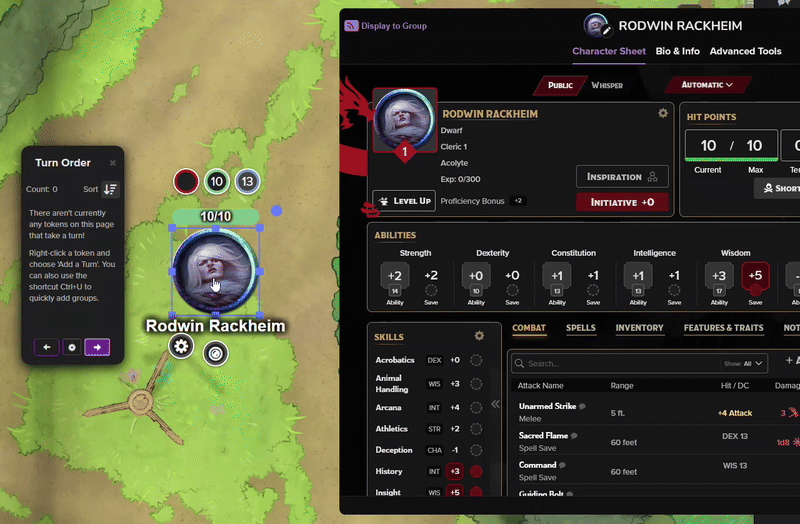Screen dimensions: 800x524
Task: Switch to the Spells tab
Action: tap(580, 328)
